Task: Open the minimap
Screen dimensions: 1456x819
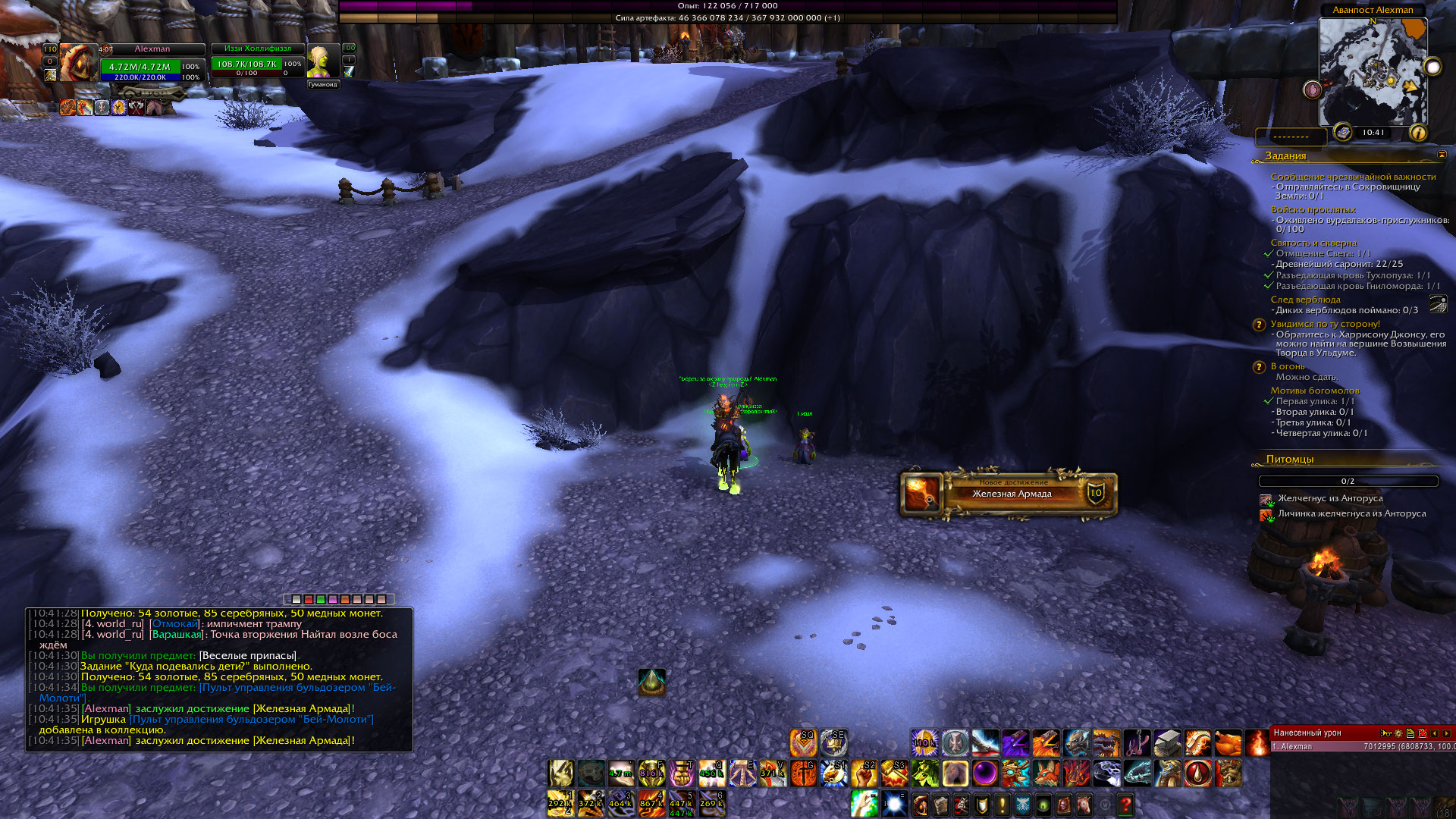Action: 1373,72
